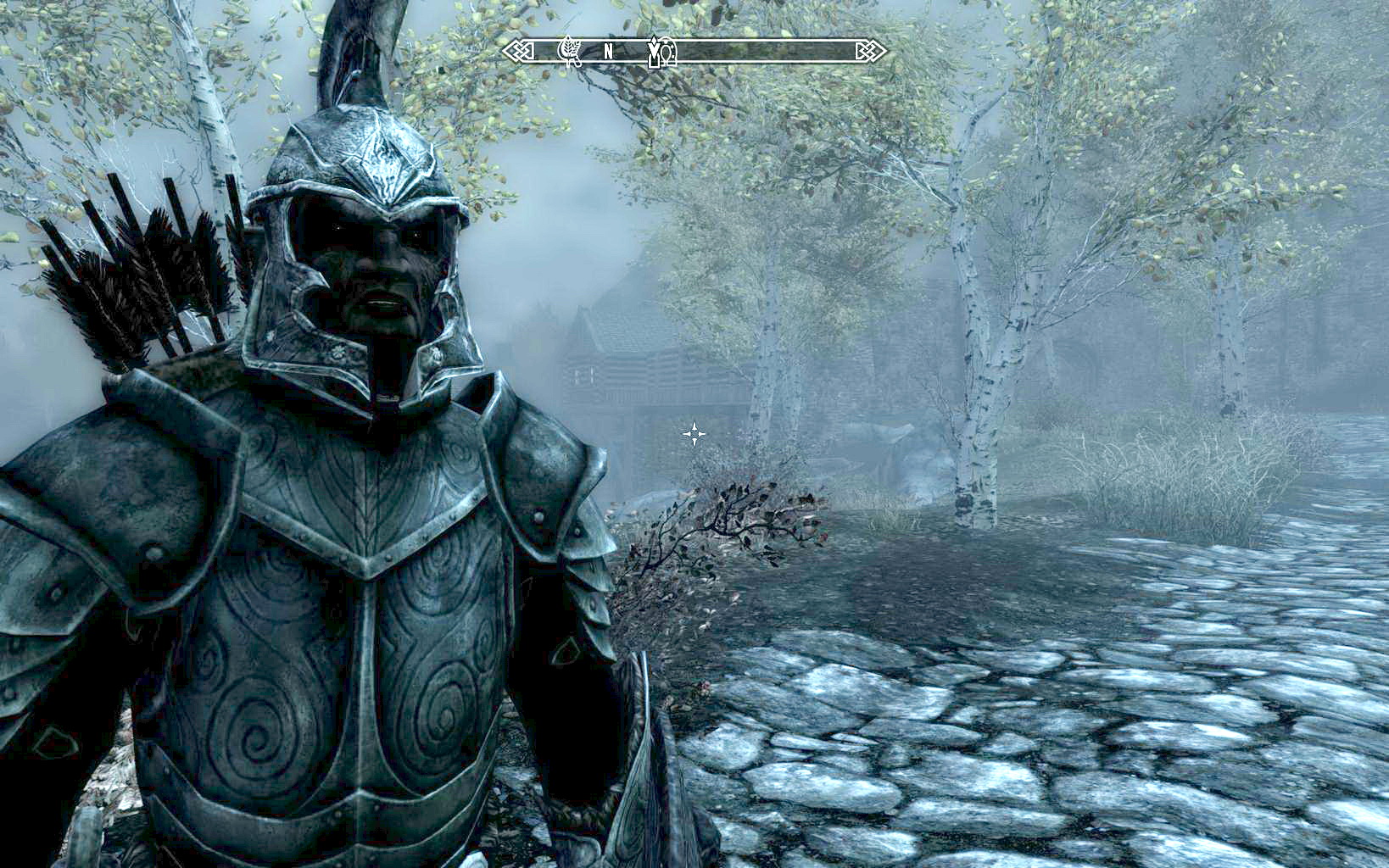Click the stables marker on the compass
Viewport: 1389px width, 868px height.
point(669,52)
